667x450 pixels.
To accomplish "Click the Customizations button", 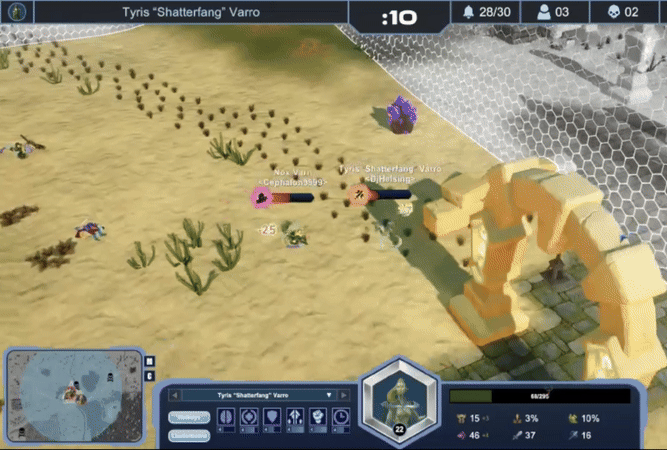I will click(x=189, y=436).
